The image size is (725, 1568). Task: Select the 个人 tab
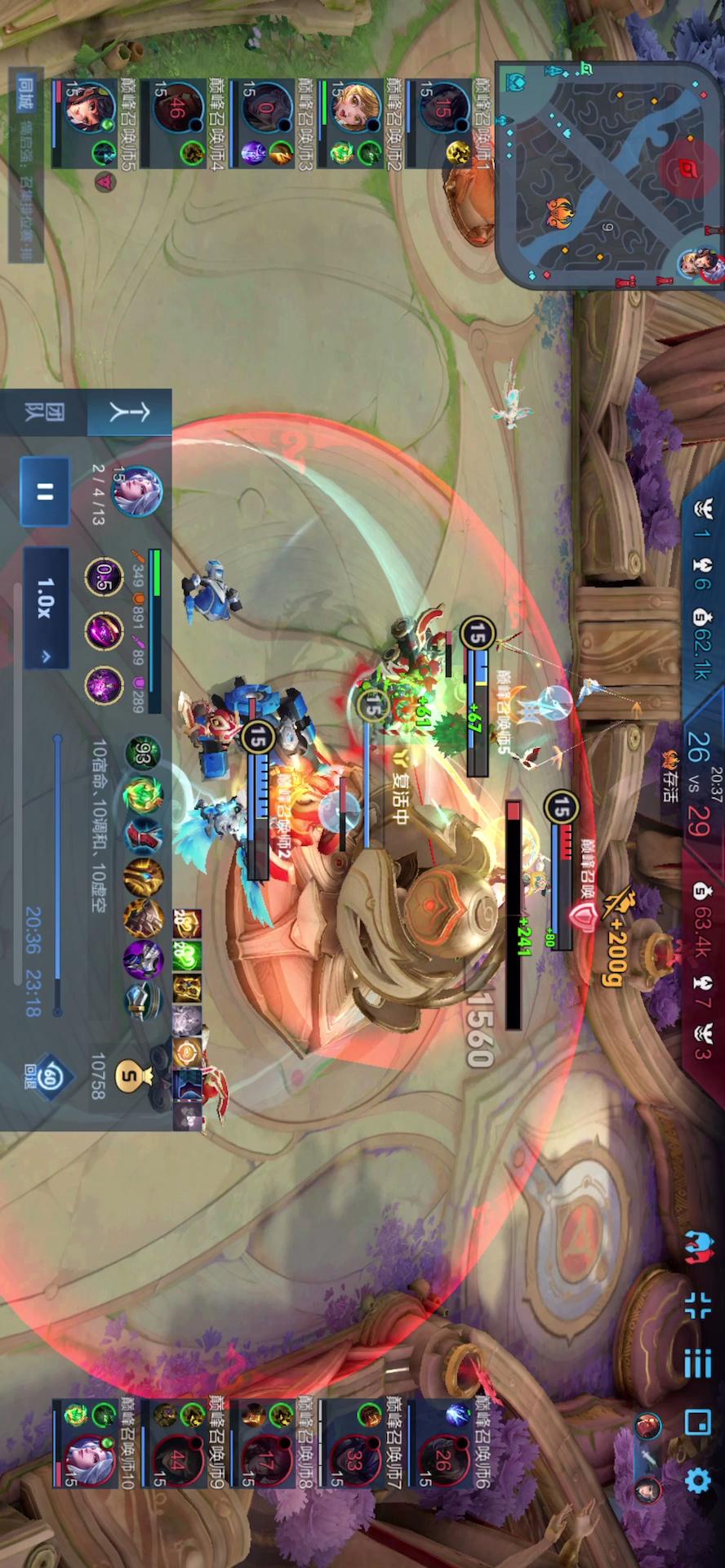pyautogui.click(x=129, y=412)
